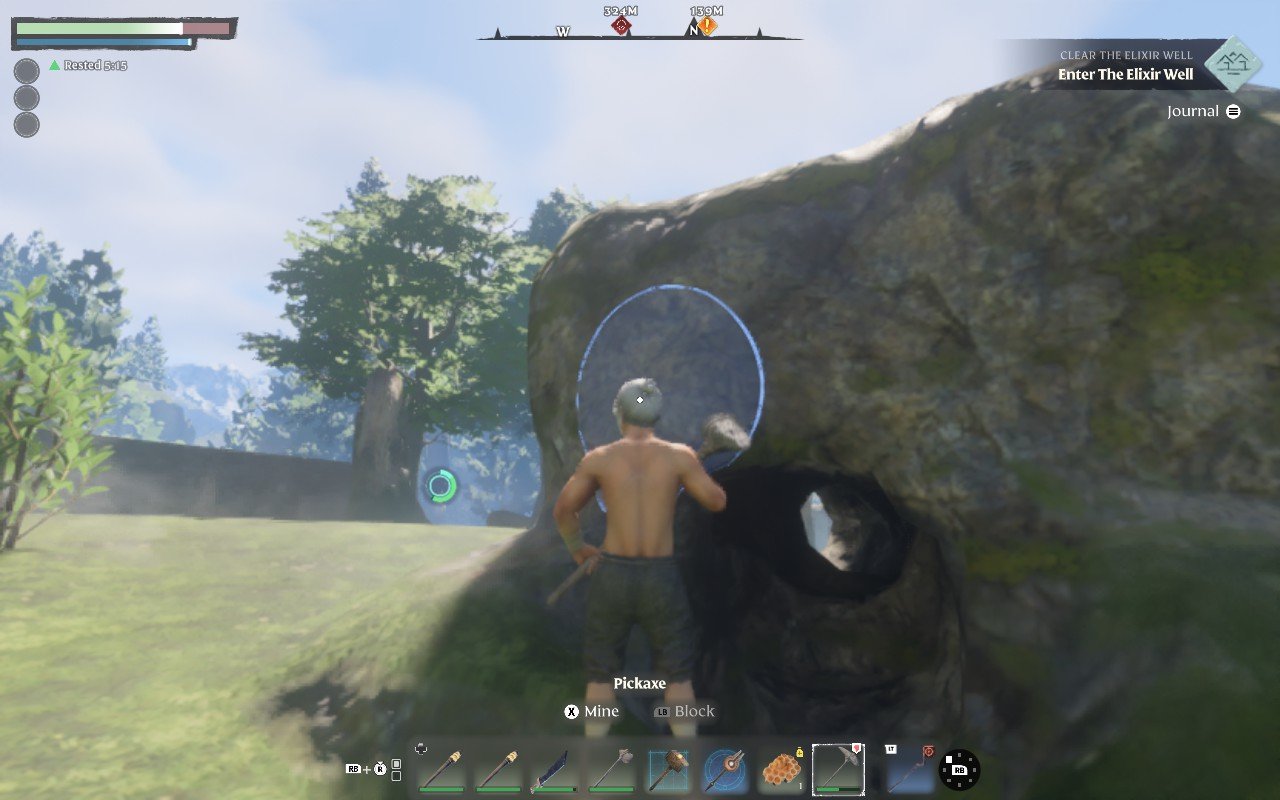
Task: Select the staff in the LT slot
Action: pyautogui.click(x=909, y=770)
